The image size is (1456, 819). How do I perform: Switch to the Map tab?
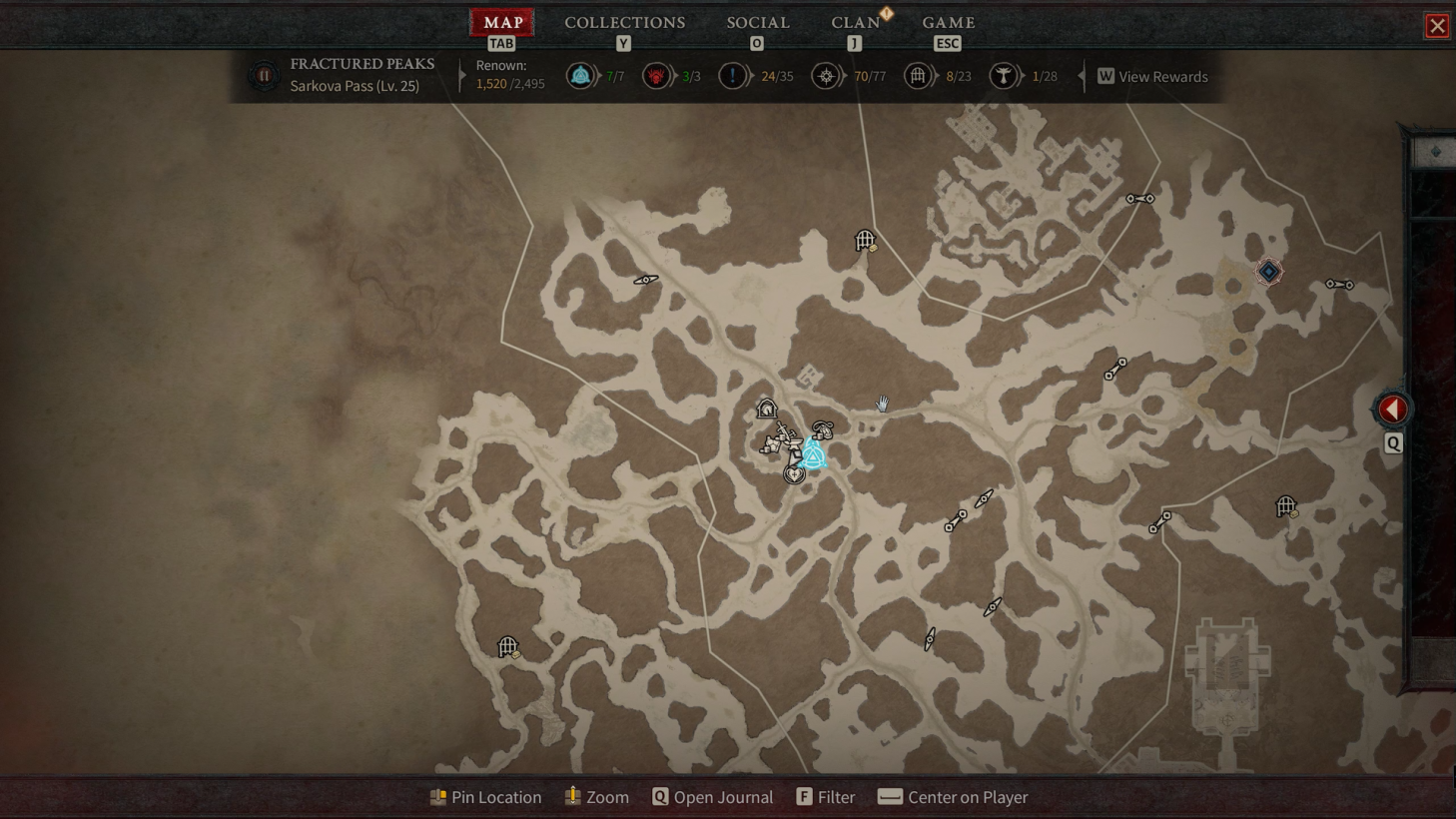502,22
